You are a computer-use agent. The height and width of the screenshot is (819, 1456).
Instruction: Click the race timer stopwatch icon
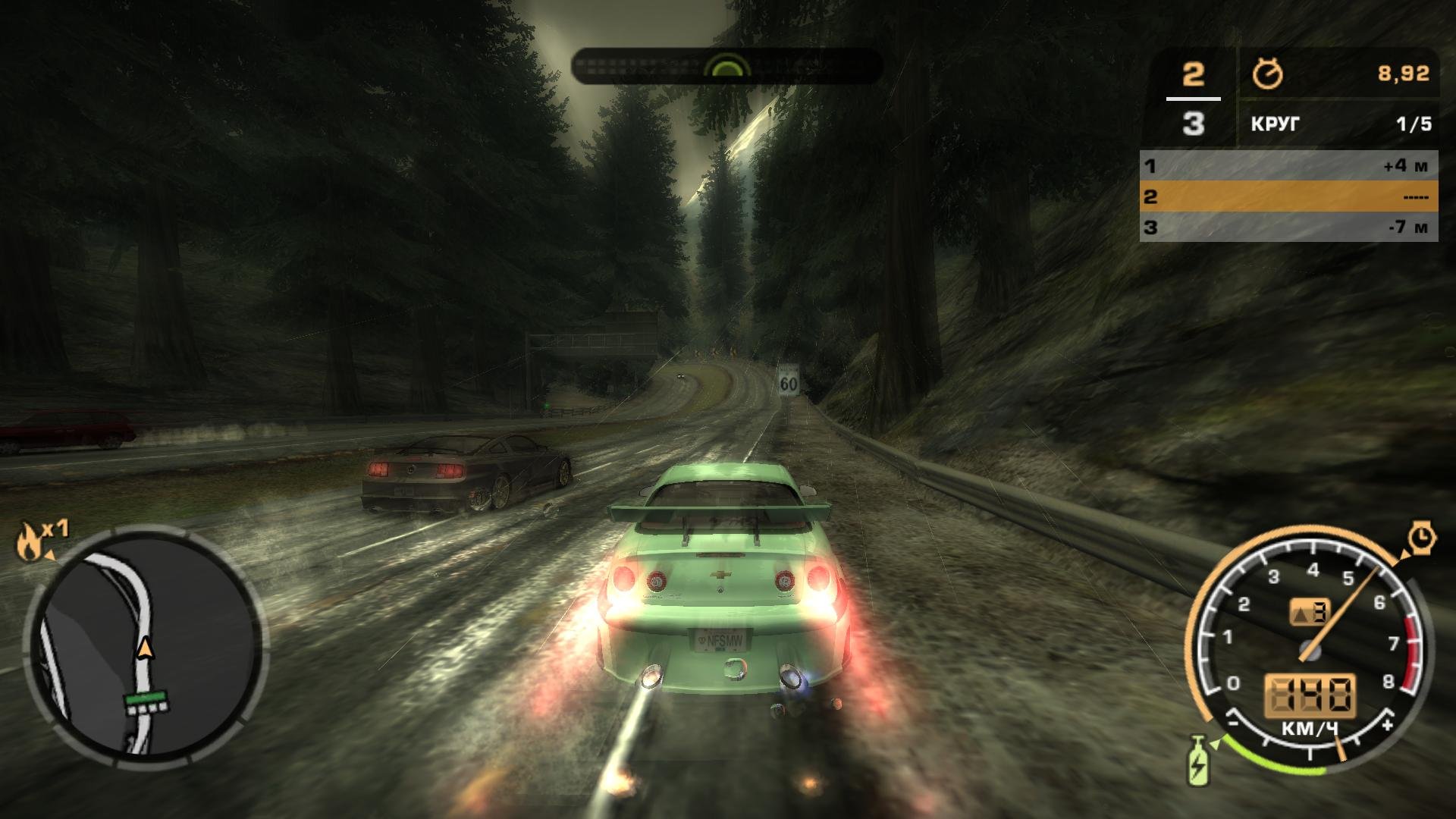point(1267,74)
